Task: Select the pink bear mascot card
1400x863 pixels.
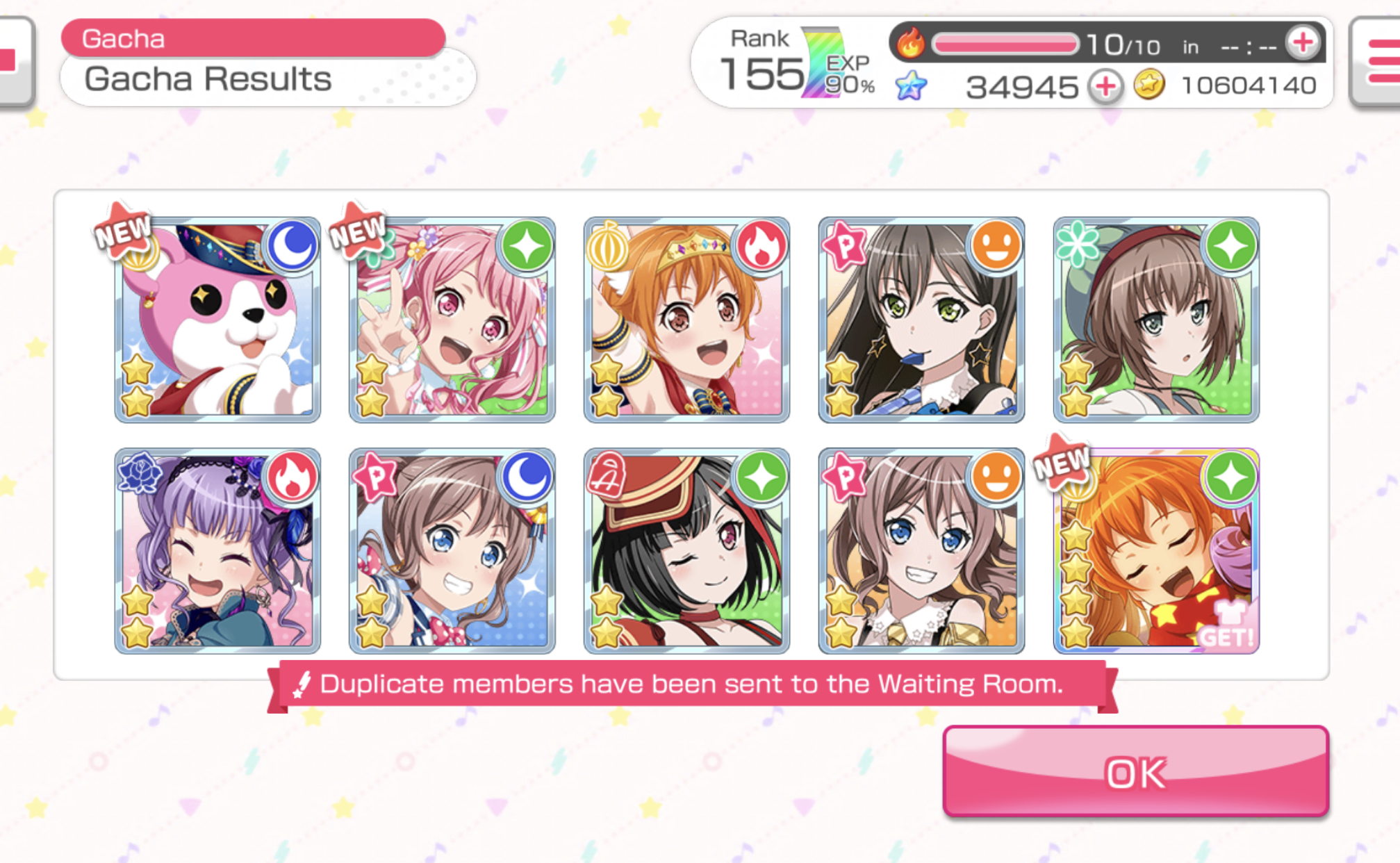Action: tap(217, 320)
